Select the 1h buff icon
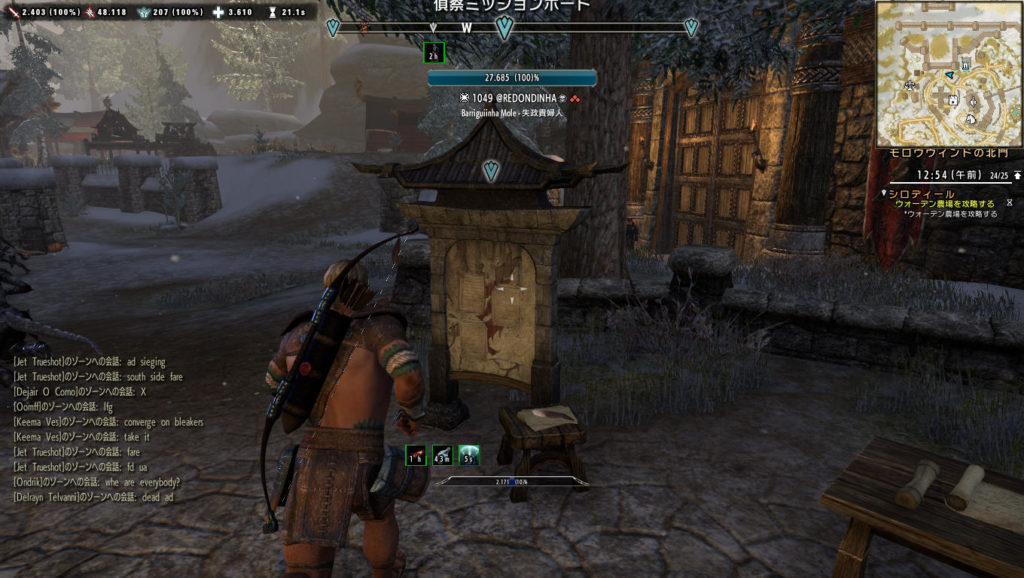 pos(415,456)
